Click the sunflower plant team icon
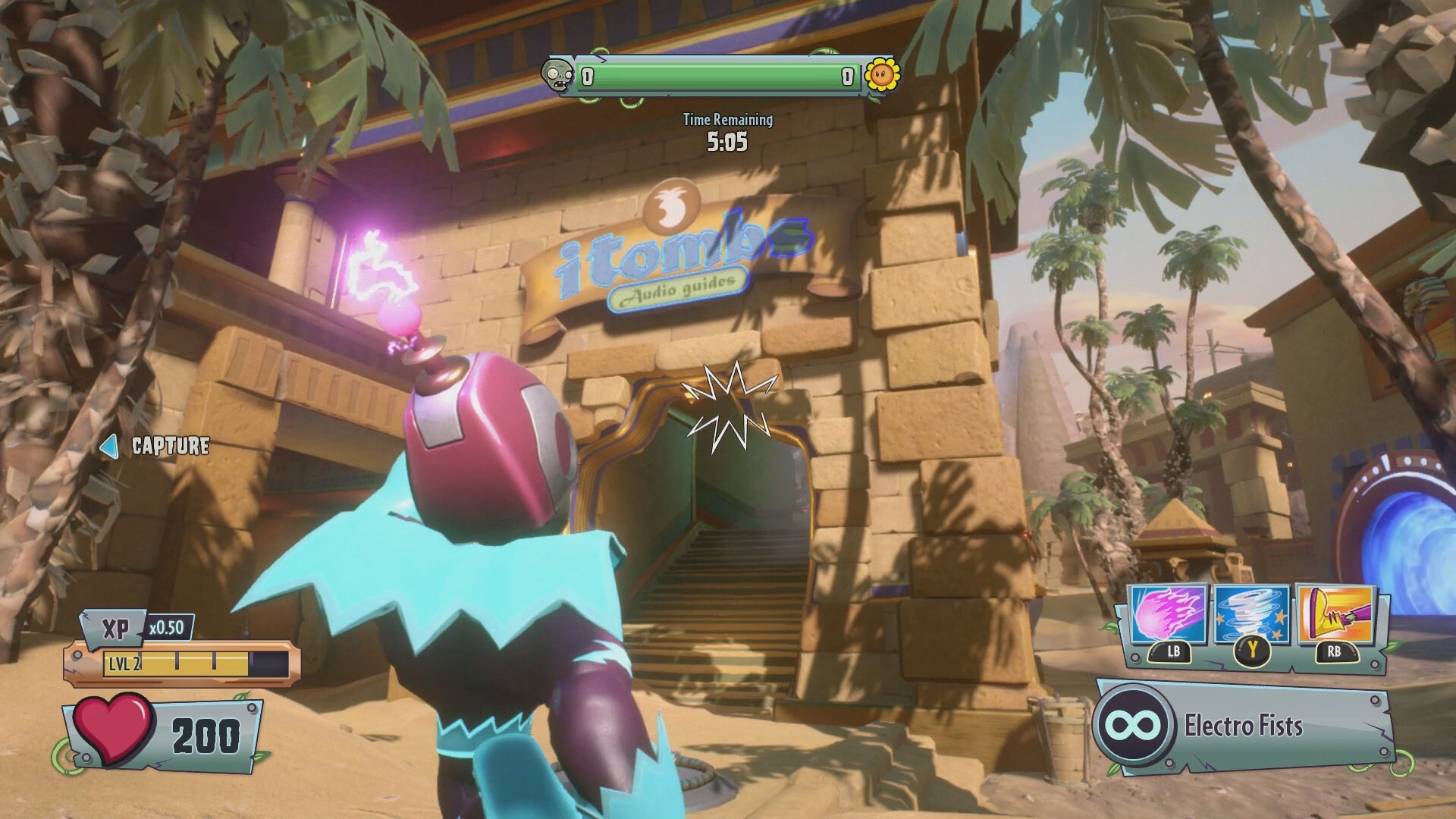Screen dimensions: 1456x819 point(883,74)
